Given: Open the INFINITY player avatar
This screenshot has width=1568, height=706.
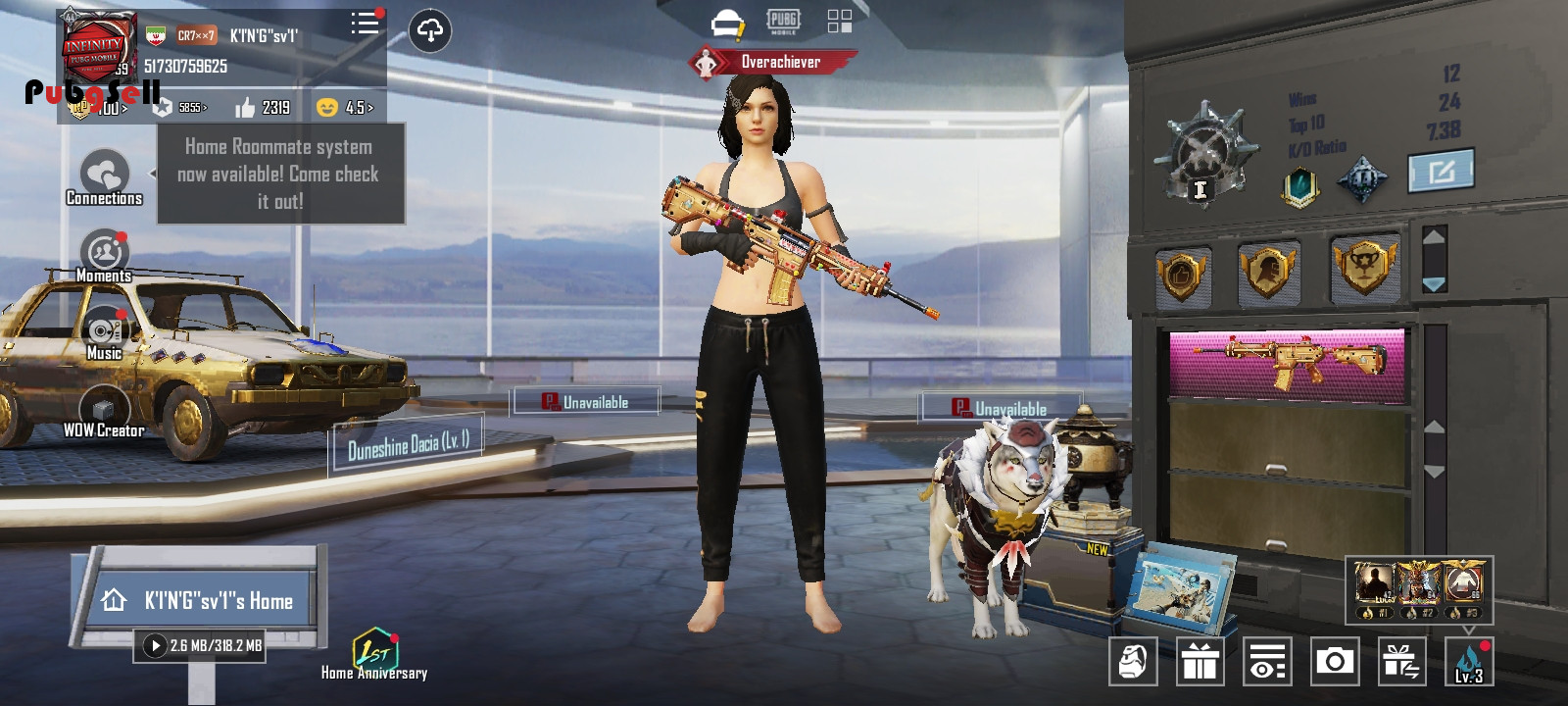Looking at the screenshot, I should tap(95, 51).
